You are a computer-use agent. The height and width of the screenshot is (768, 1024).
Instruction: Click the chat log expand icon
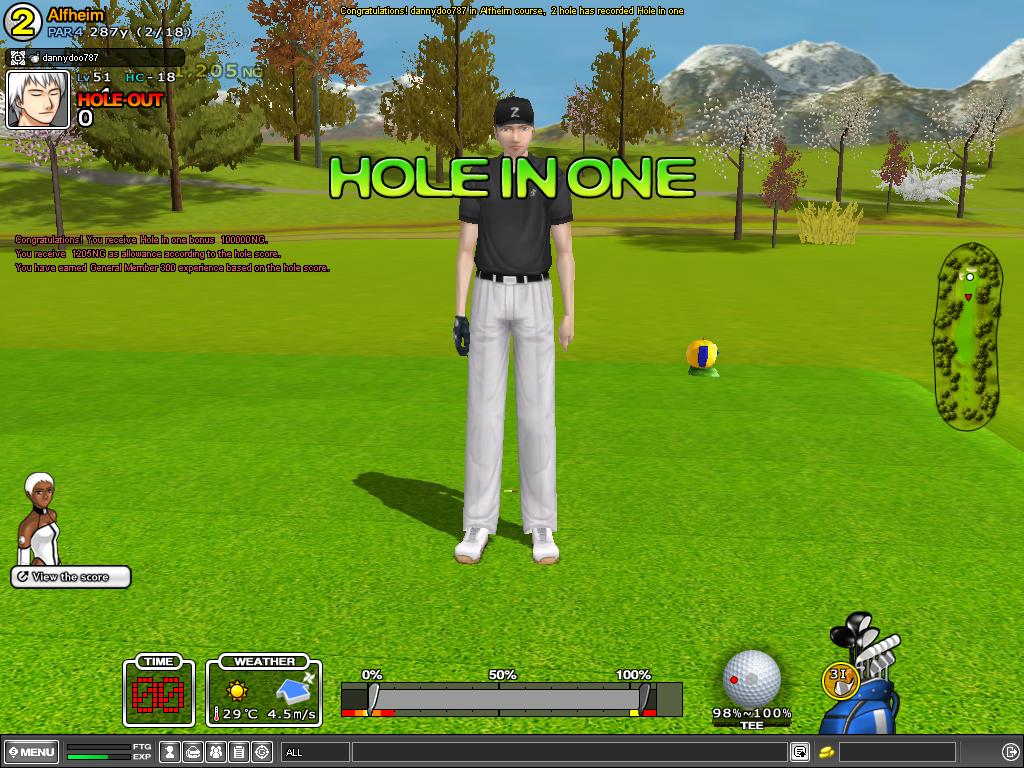[799, 752]
